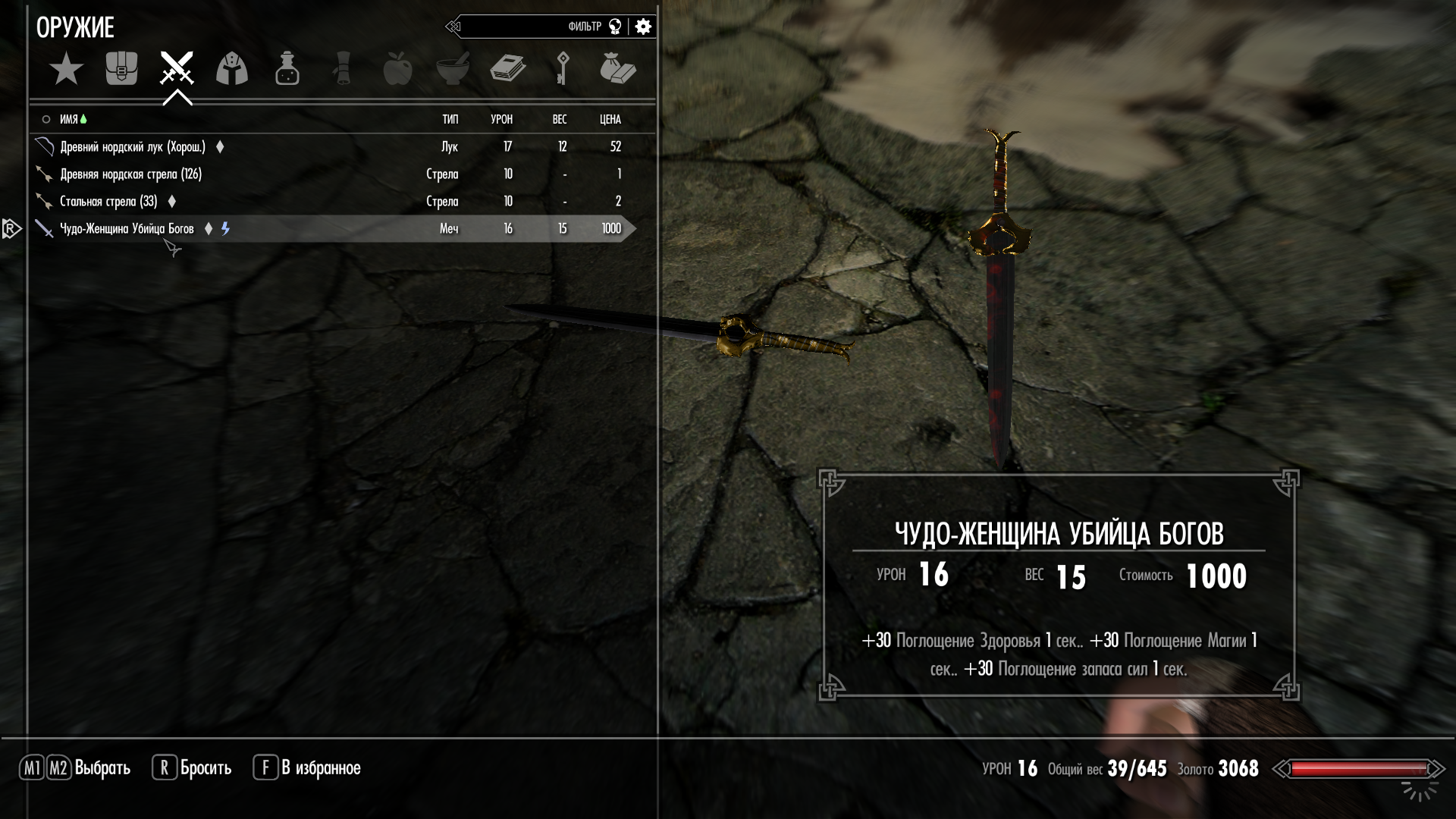This screenshot has height=819, width=1456.
Task: Open the keys category
Action: [x=562, y=69]
